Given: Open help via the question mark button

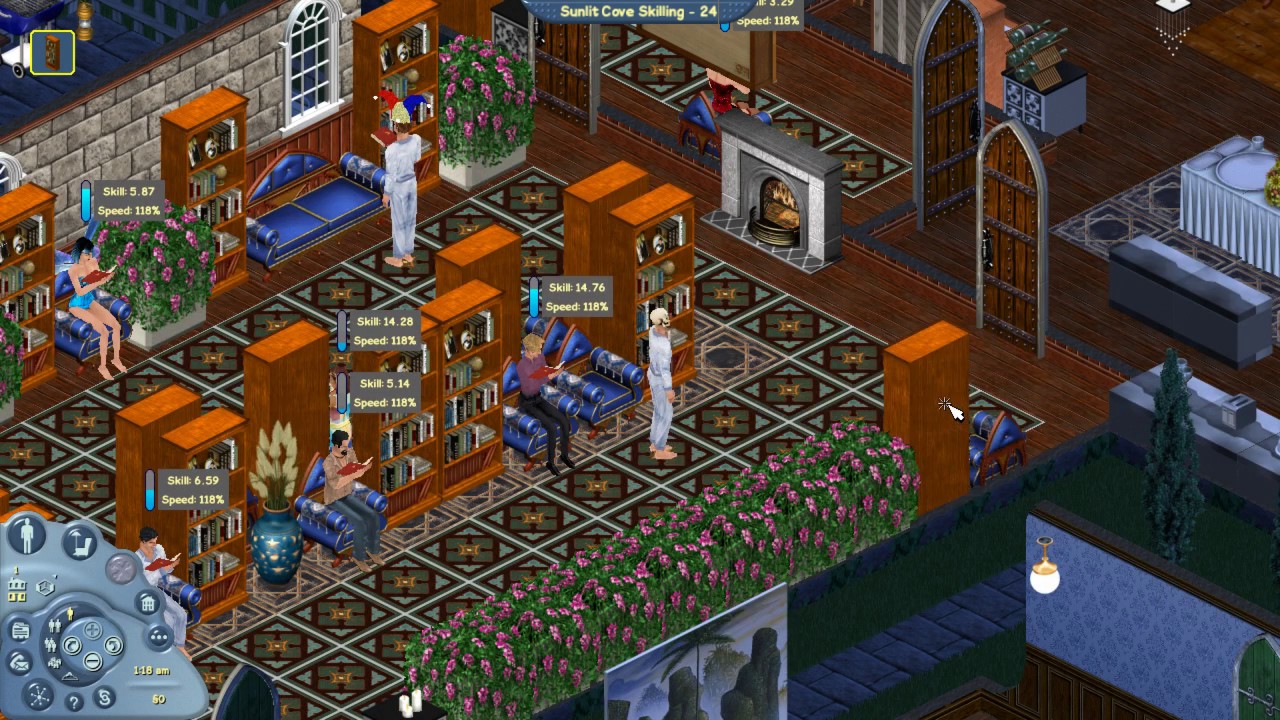Looking at the screenshot, I should pos(74,700).
